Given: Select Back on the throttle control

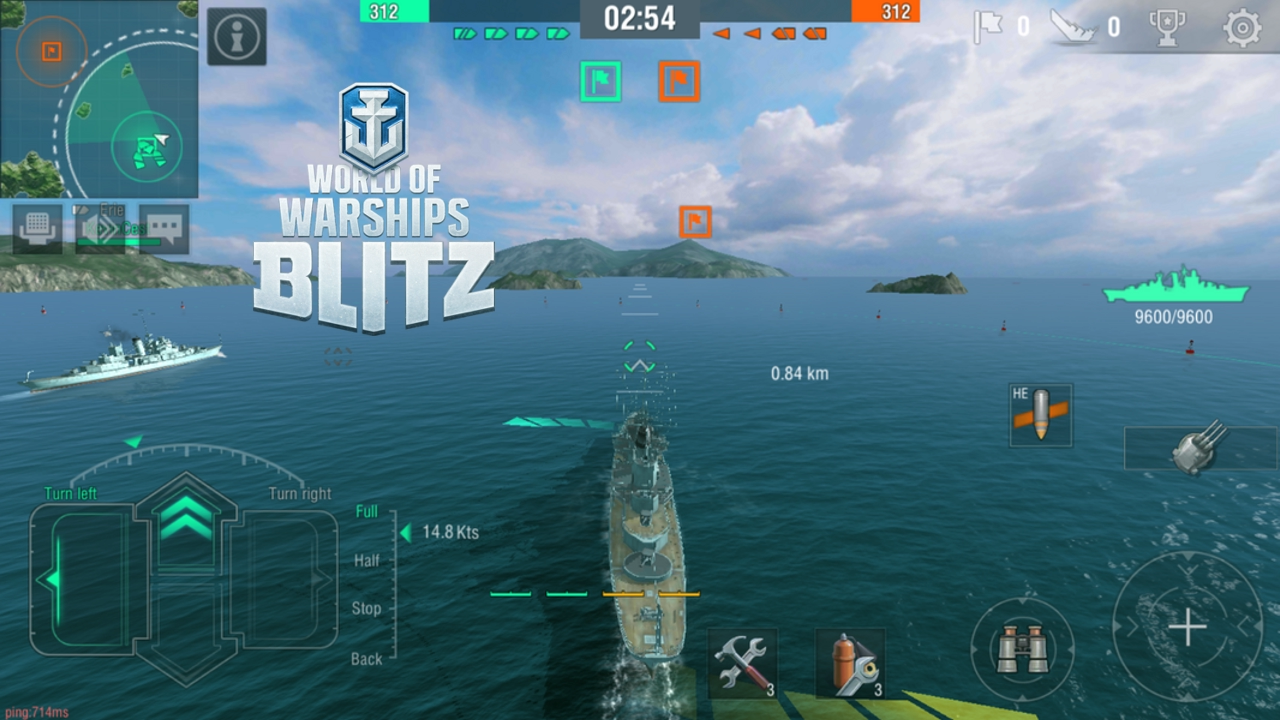Looking at the screenshot, I should (366, 659).
